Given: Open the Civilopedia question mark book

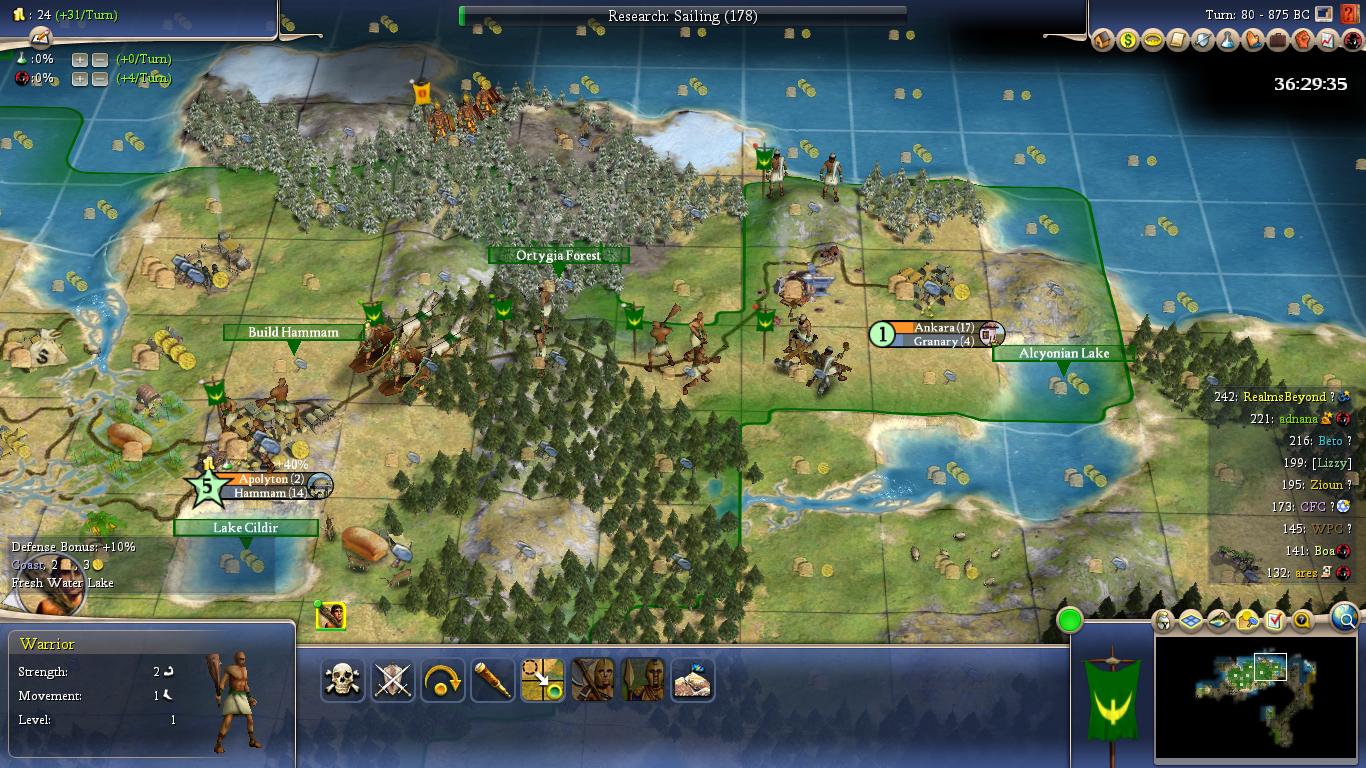Looking at the screenshot, I should tap(1351, 15).
